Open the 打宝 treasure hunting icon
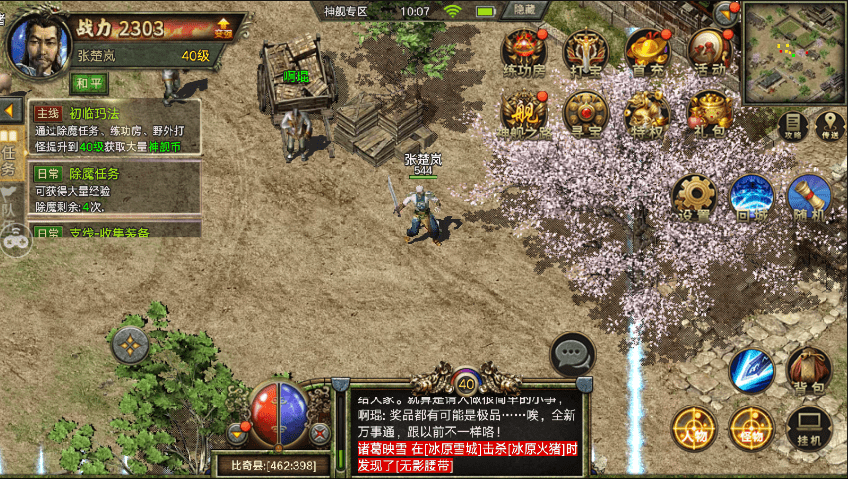 pos(585,50)
